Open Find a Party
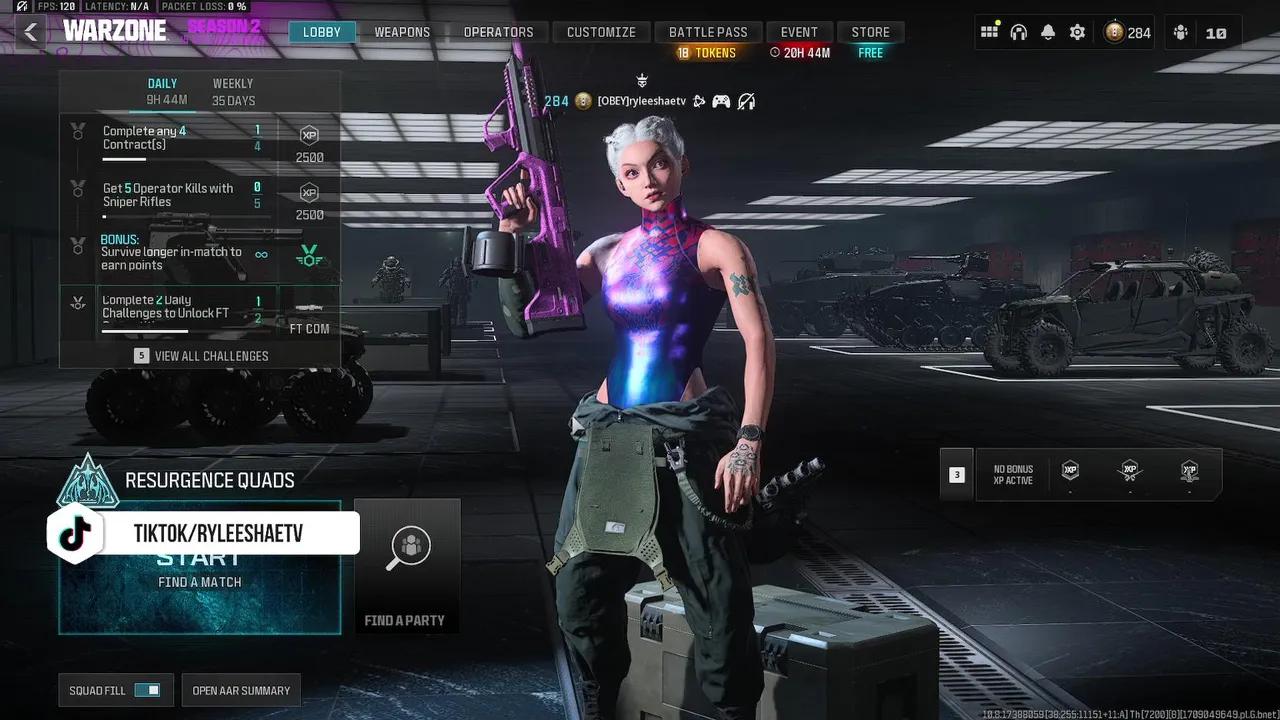This screenshot has width=1280, height=720. point(406,567)
